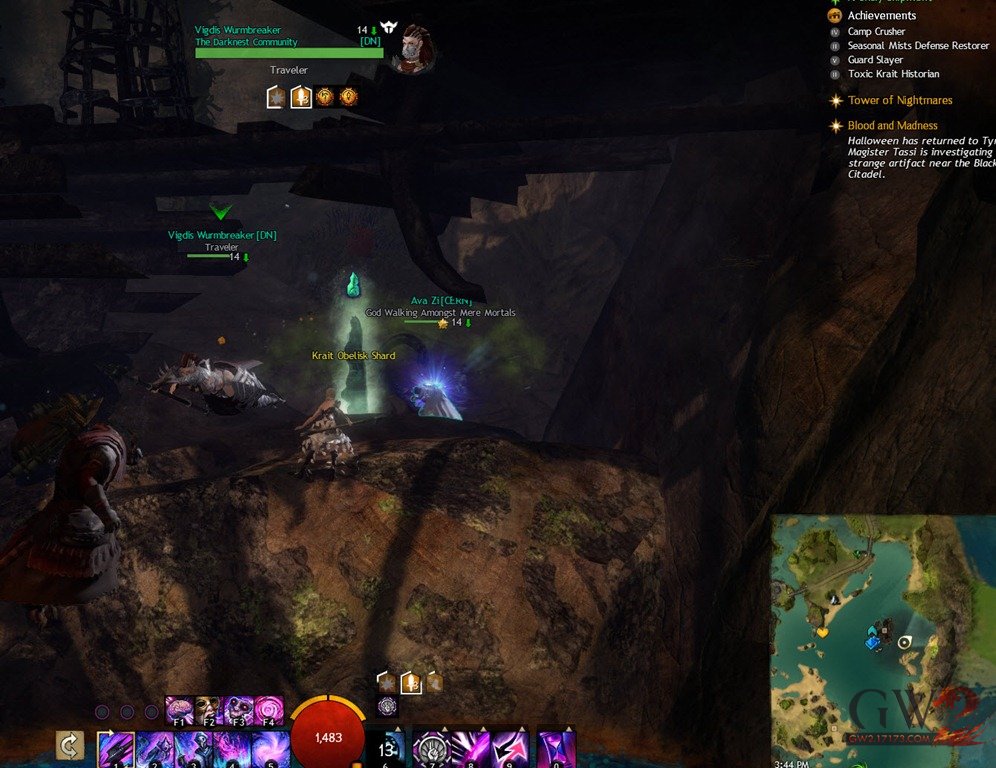
Task: Trigger the F3 shatter skill
Action: 238,711
